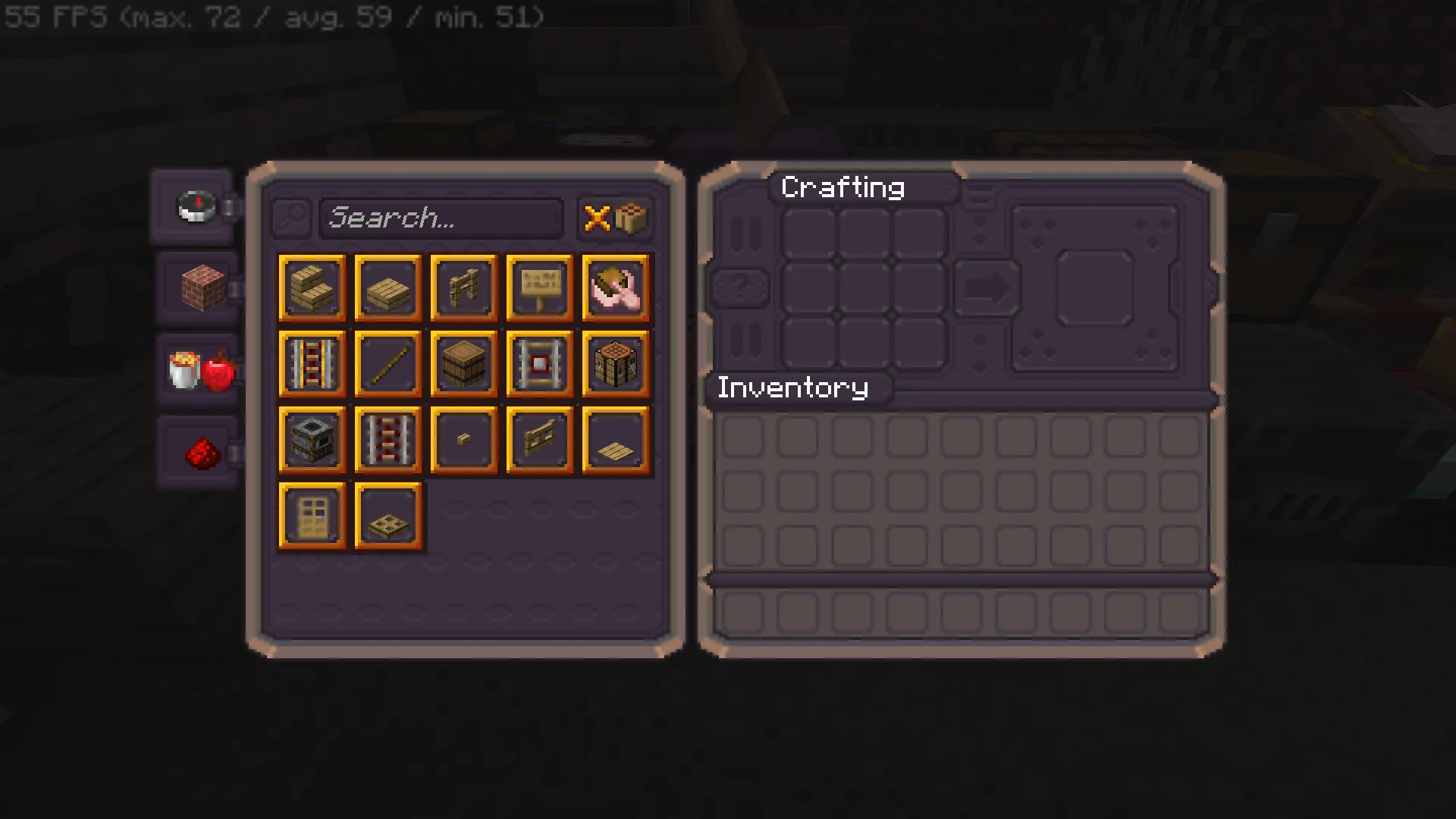The image size is (1456, 819).
Task: Select the barrel recipe item
Action: point(464,364)
